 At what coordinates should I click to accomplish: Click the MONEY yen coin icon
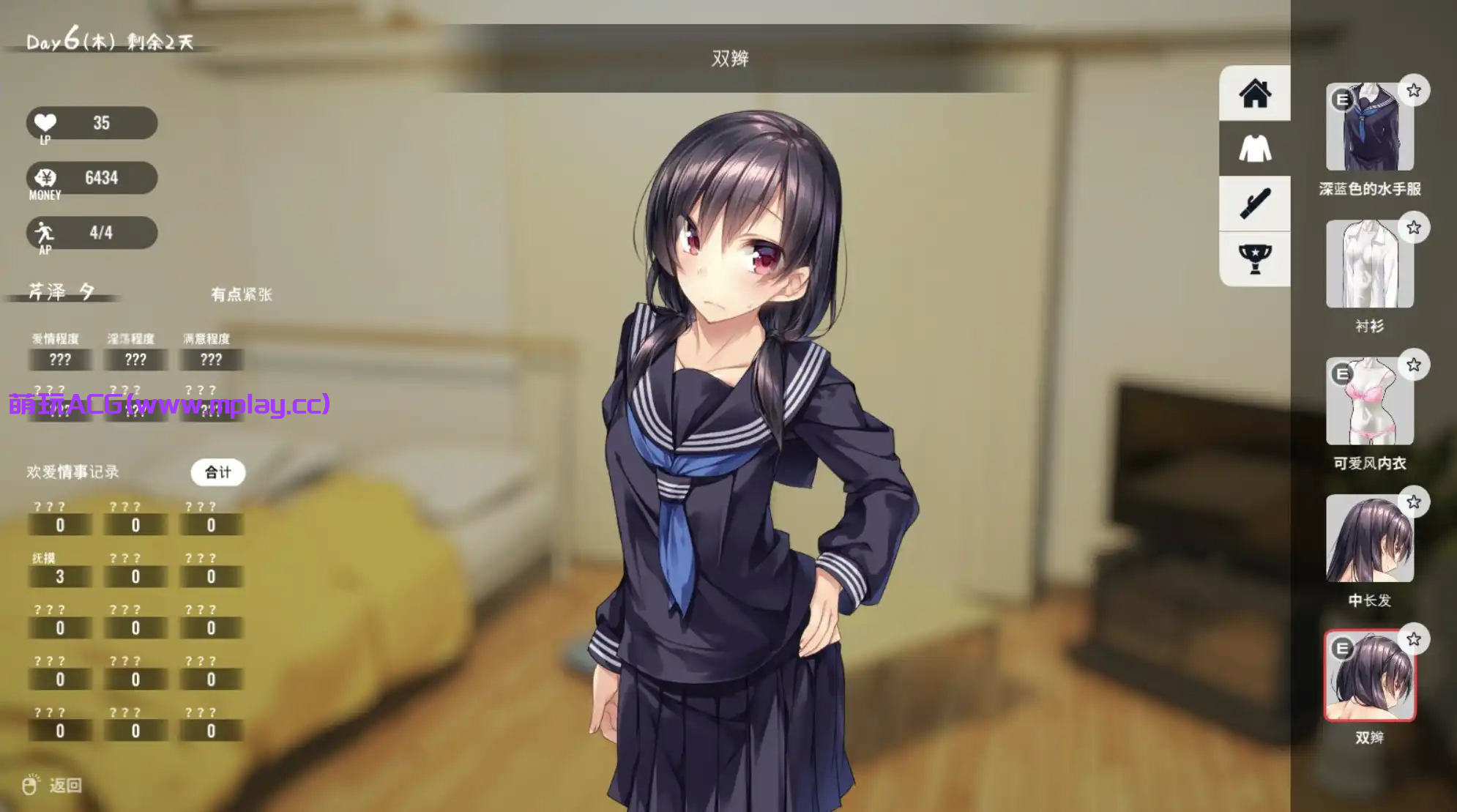click(x=45, y=178)
